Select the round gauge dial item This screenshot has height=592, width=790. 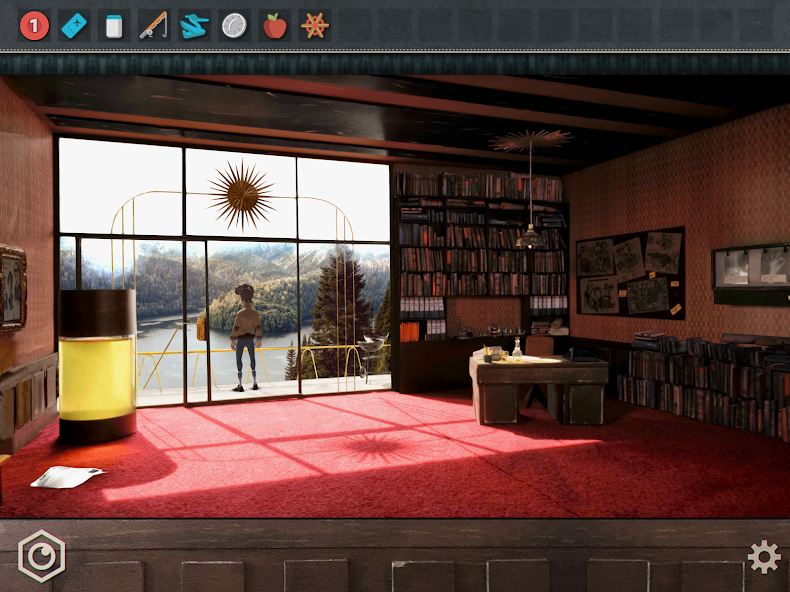pos(234,26)
